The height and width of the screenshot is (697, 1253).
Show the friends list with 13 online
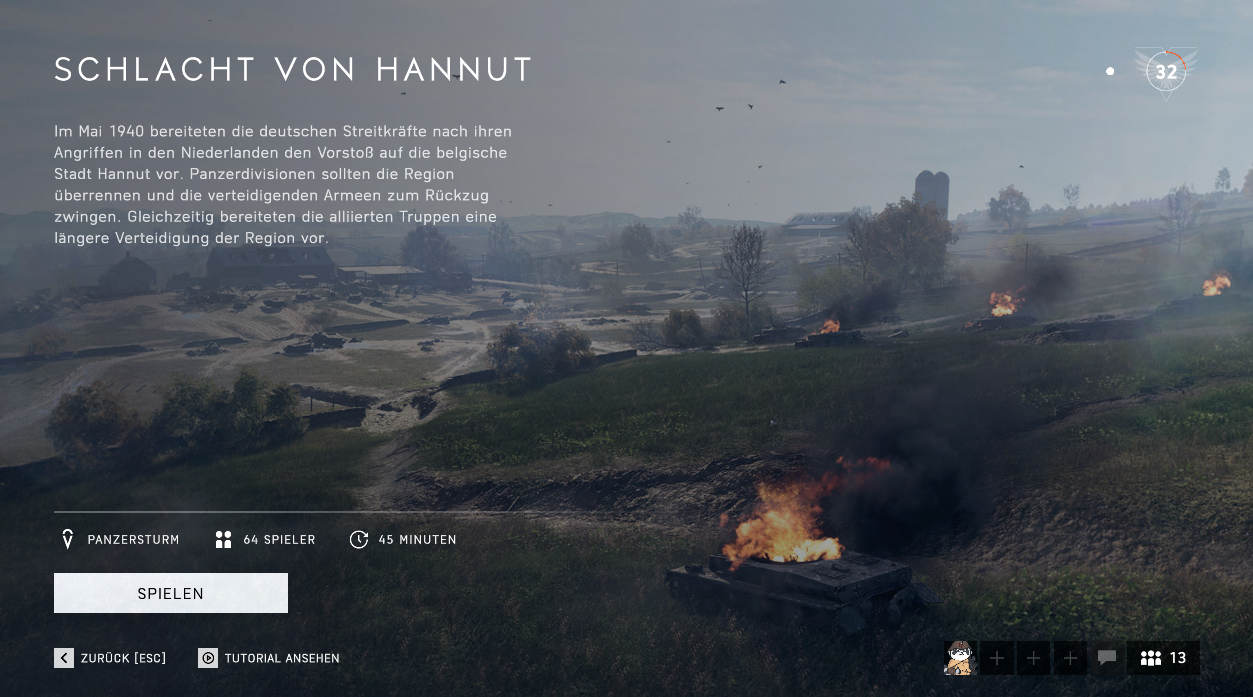coord(1163,658)
